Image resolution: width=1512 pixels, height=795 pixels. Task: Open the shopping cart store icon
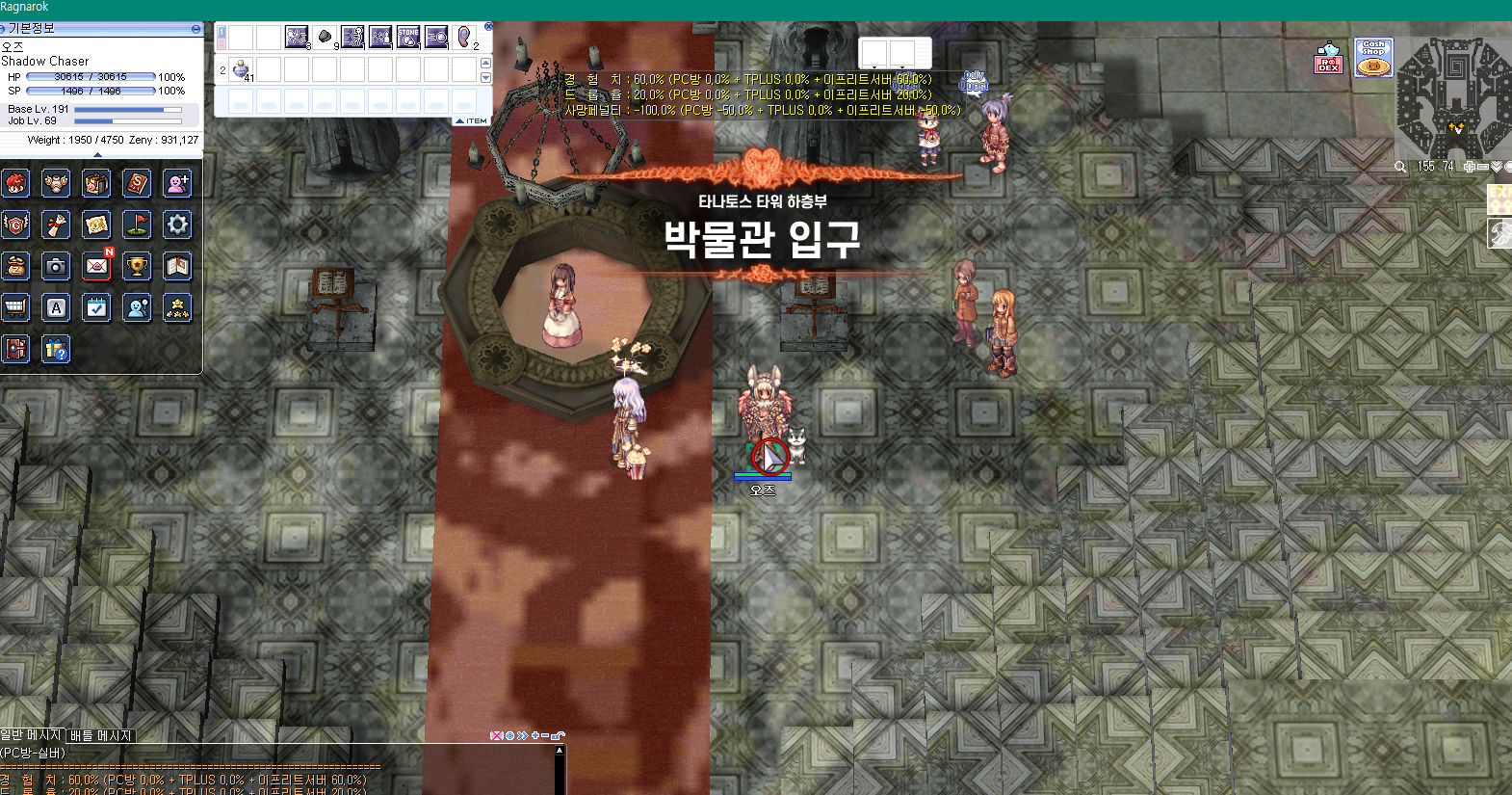[15, 306]
